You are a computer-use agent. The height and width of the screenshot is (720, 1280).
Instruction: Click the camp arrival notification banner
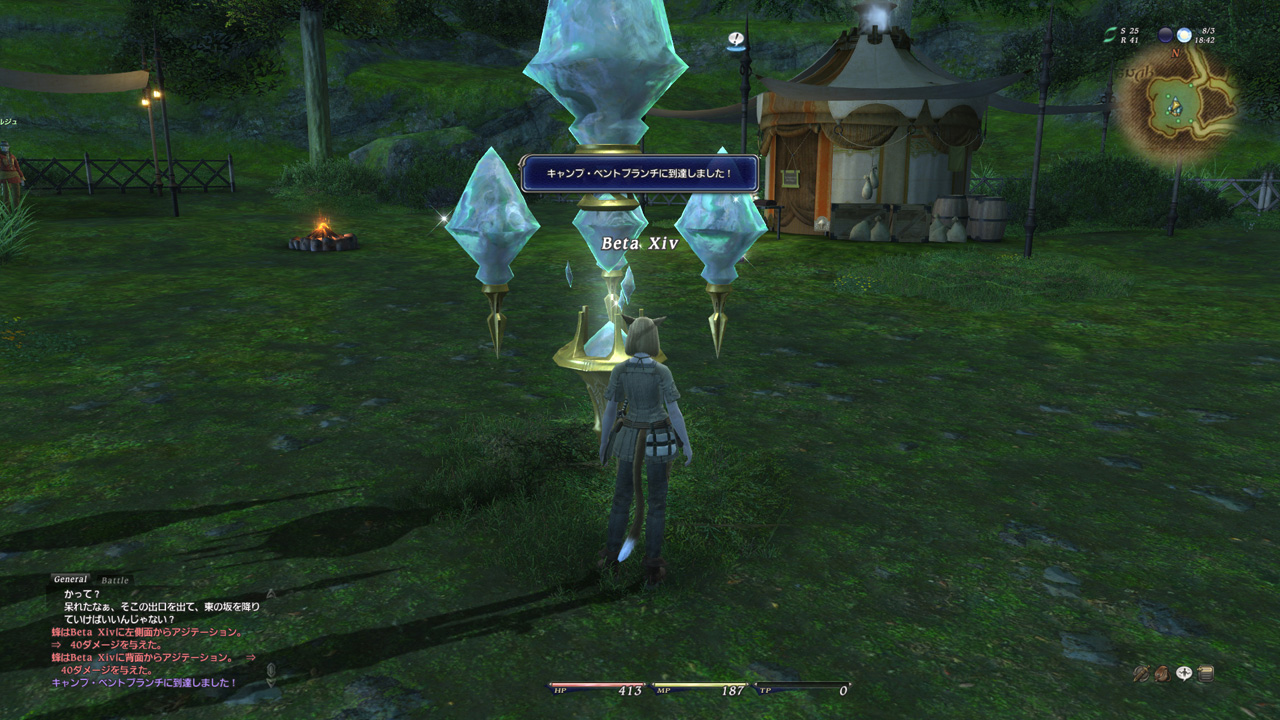click(x=639, y=173)
